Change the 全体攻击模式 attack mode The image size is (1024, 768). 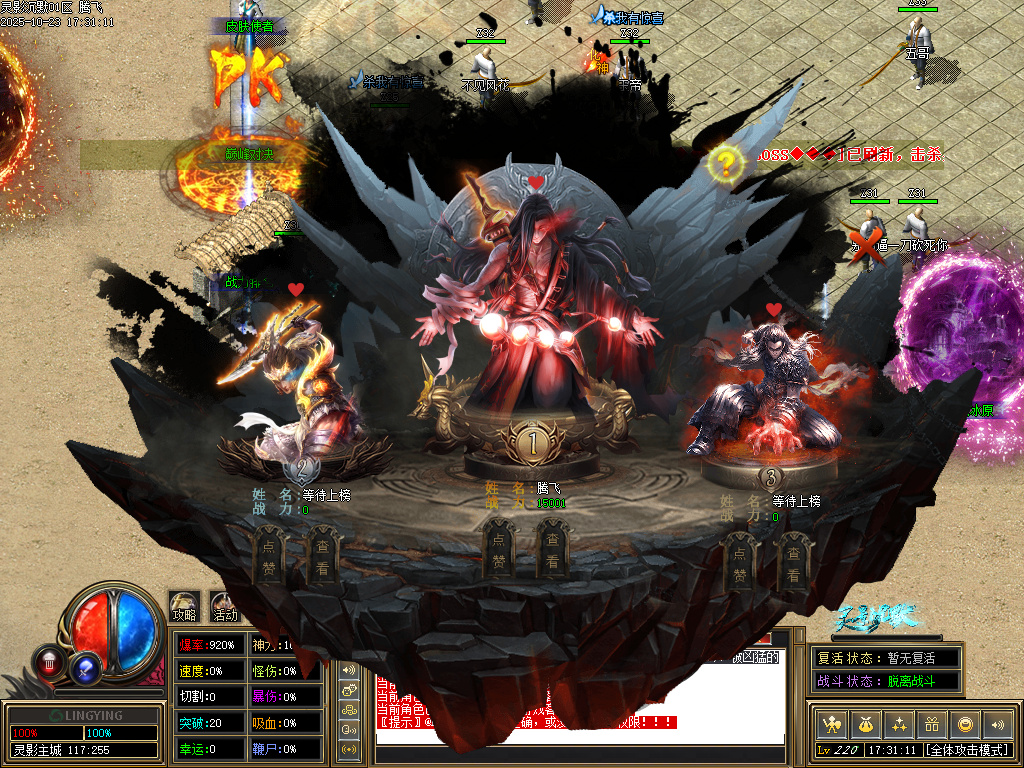point(966,749)
